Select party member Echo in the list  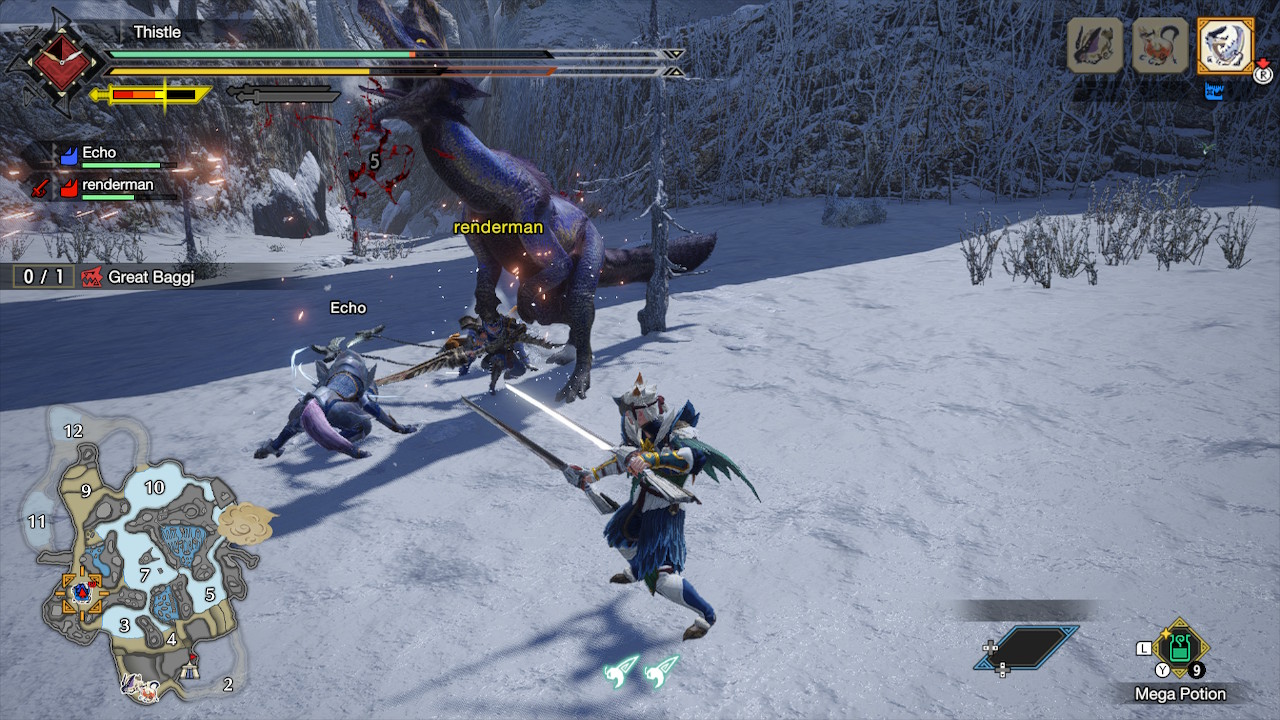(100, 154)
